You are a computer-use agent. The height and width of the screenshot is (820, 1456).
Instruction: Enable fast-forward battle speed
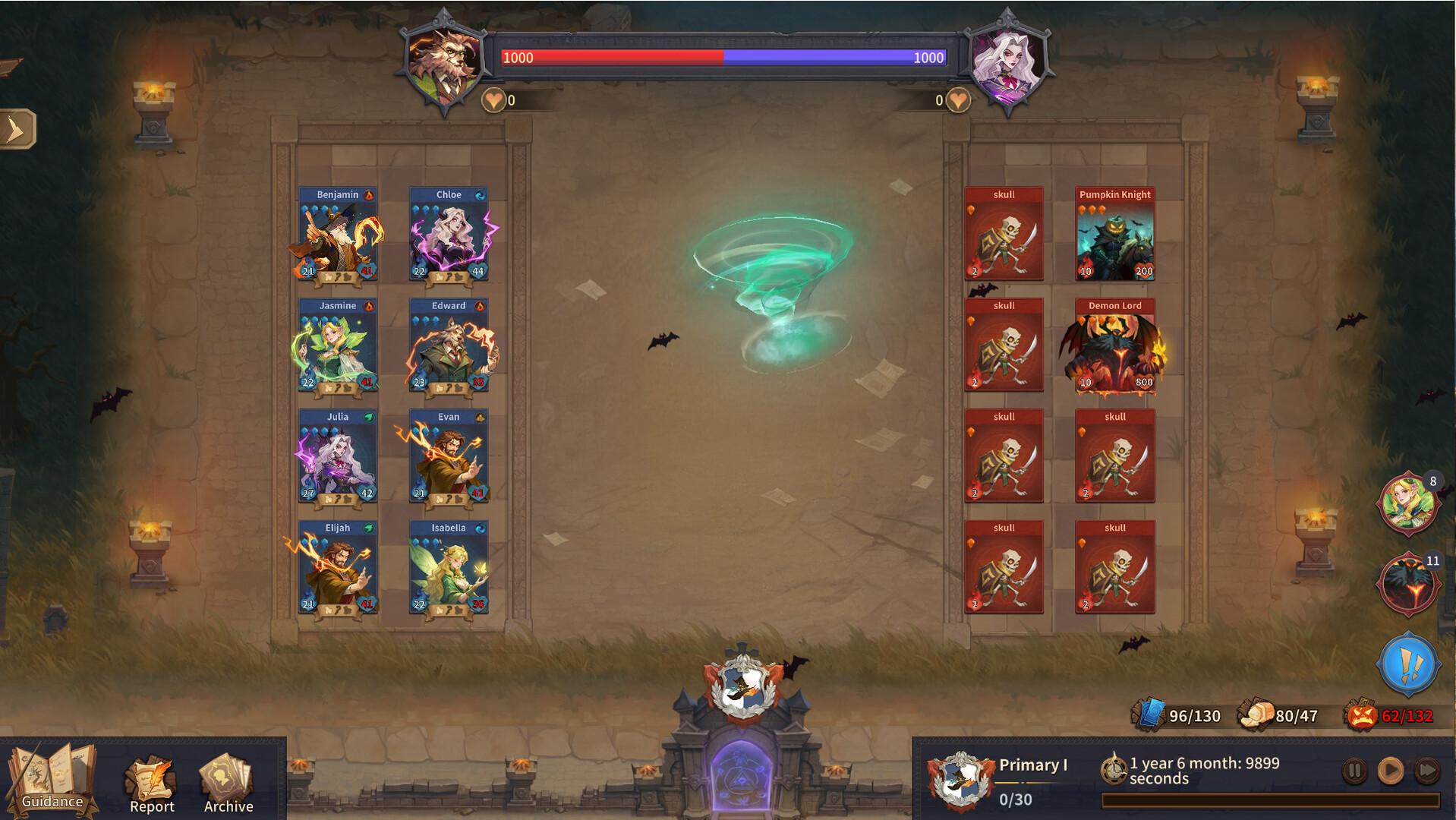[1426, 771]
